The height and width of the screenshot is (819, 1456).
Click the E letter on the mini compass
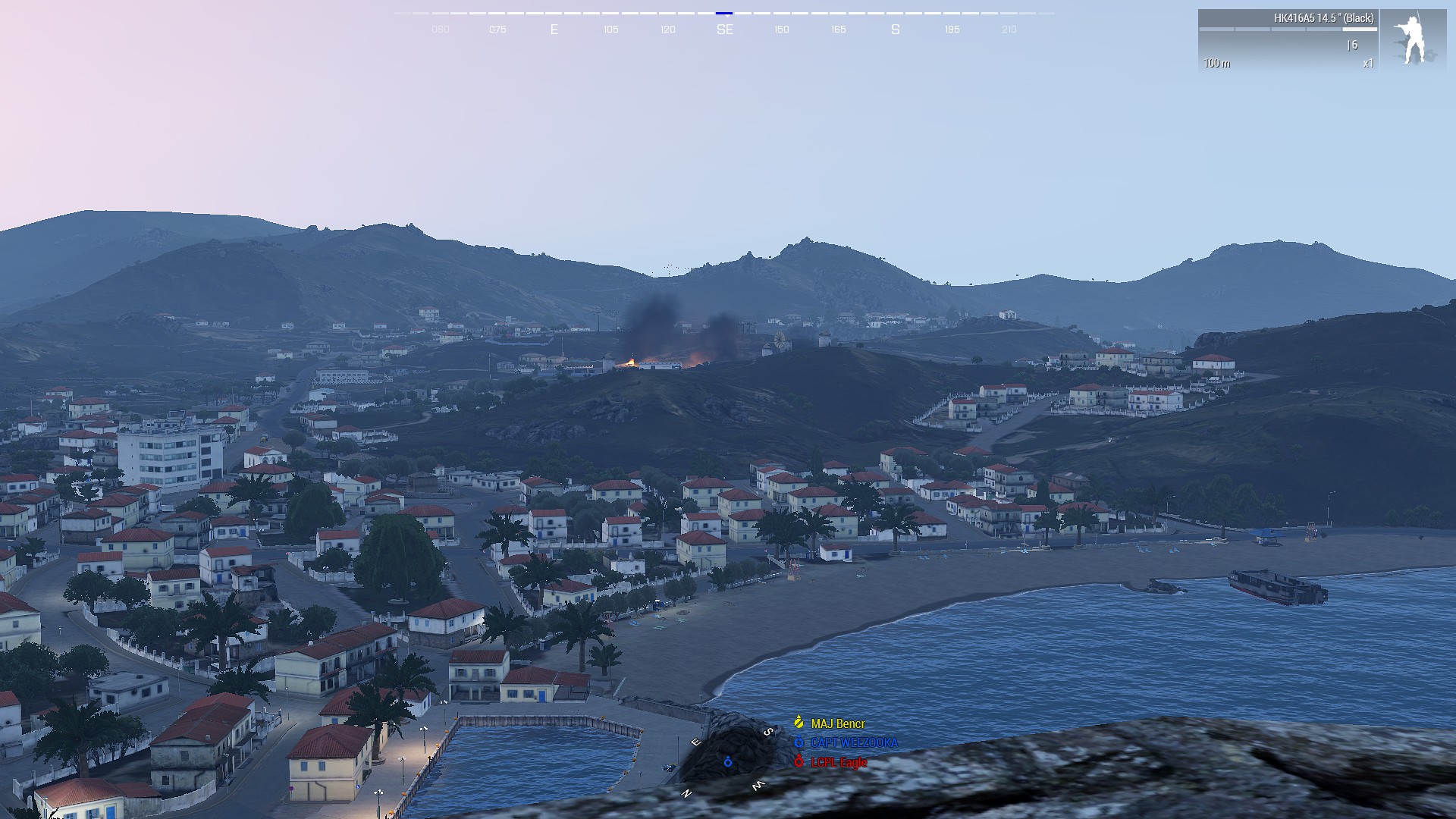696,741
